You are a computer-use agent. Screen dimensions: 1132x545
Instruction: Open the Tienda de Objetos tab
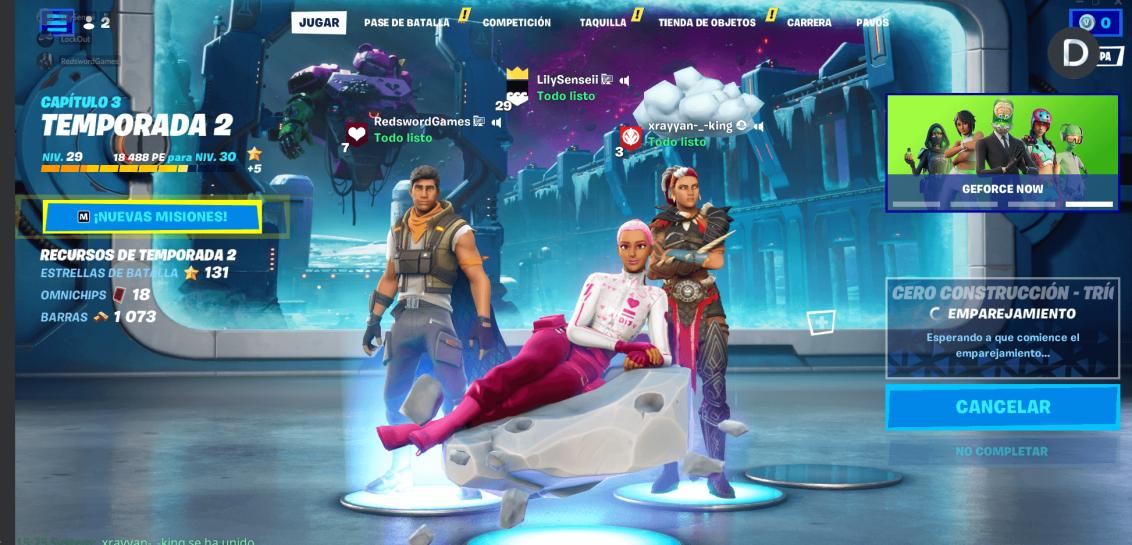point(706,22)
